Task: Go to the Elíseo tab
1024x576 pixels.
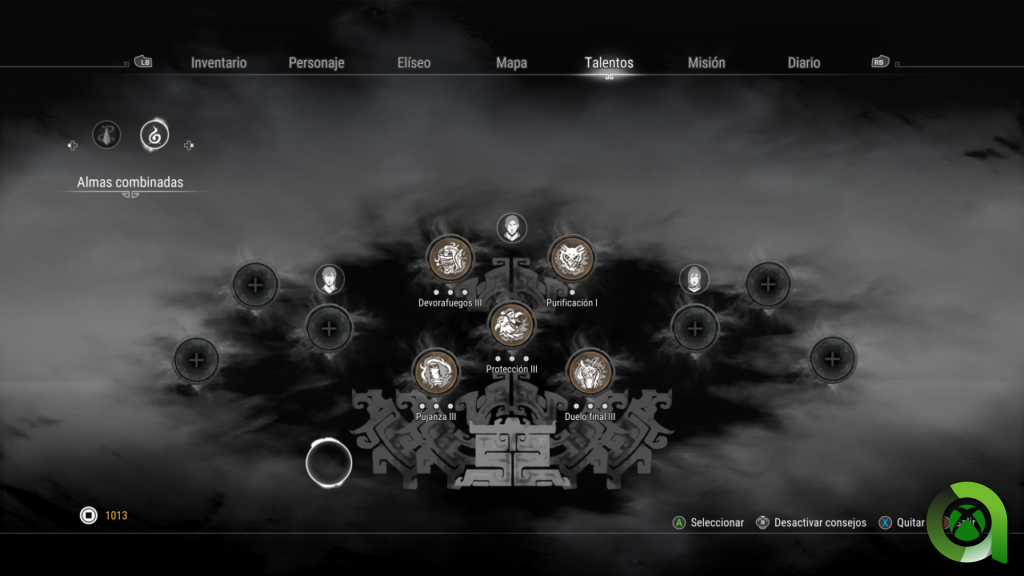Action: (414, 63)
